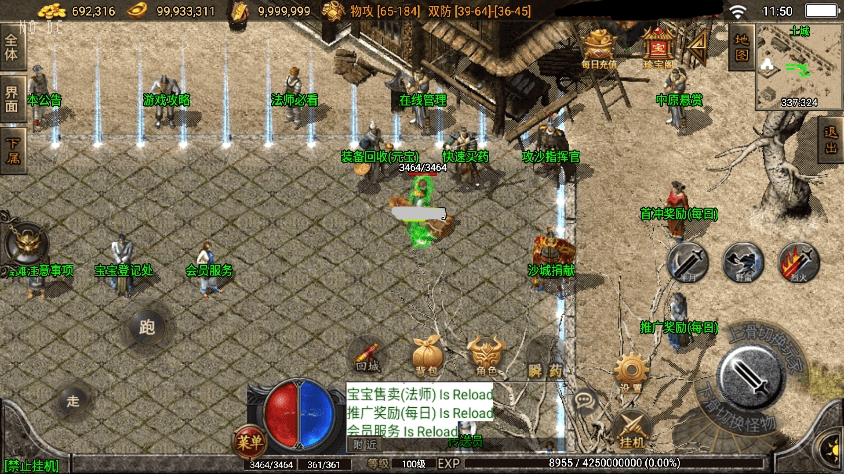Select the 界面 tab on the left
This screenshot has width=844, height=474.
click(x=12, y=99)
